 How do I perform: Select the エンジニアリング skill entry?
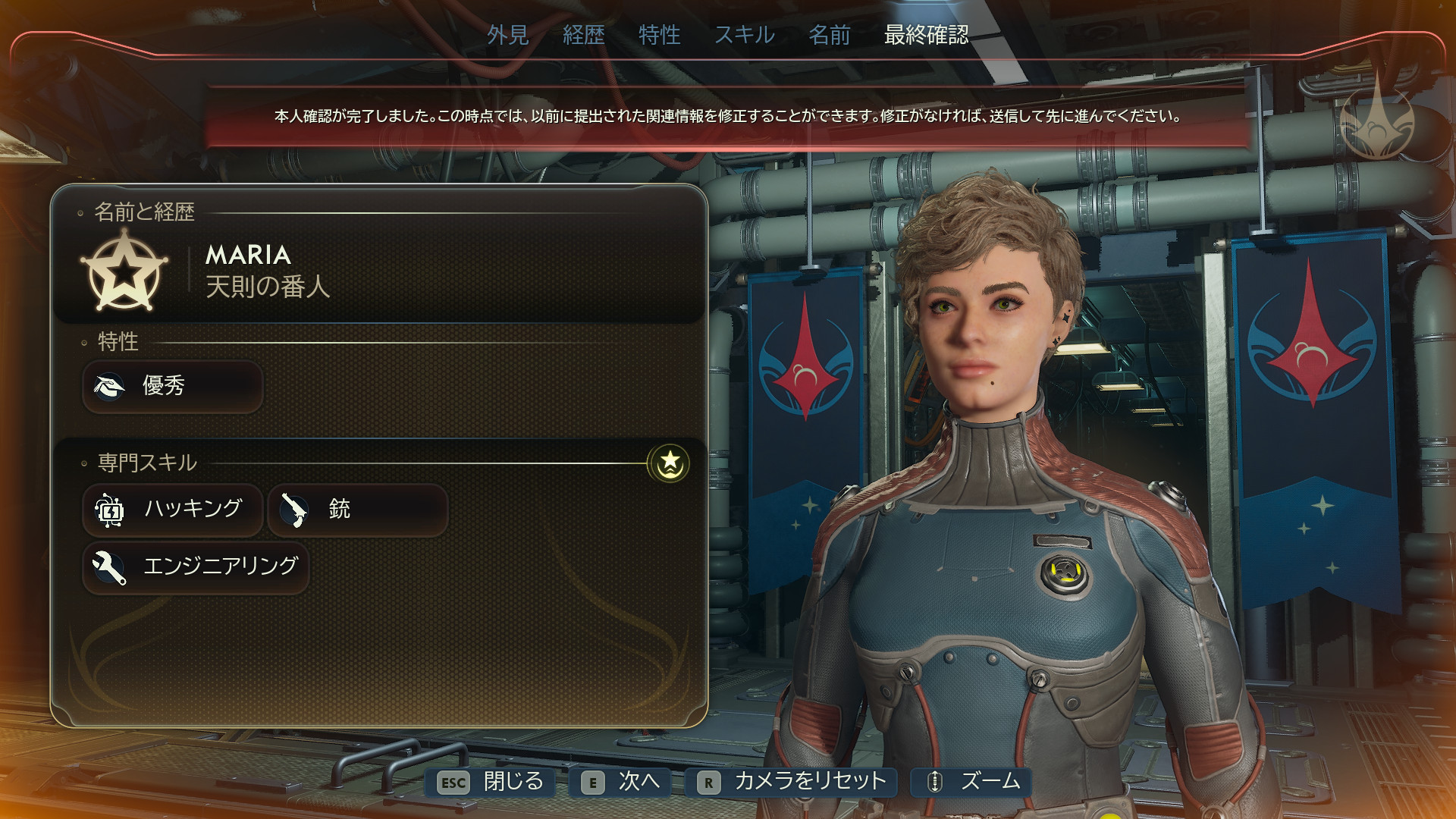click(196, 566)
